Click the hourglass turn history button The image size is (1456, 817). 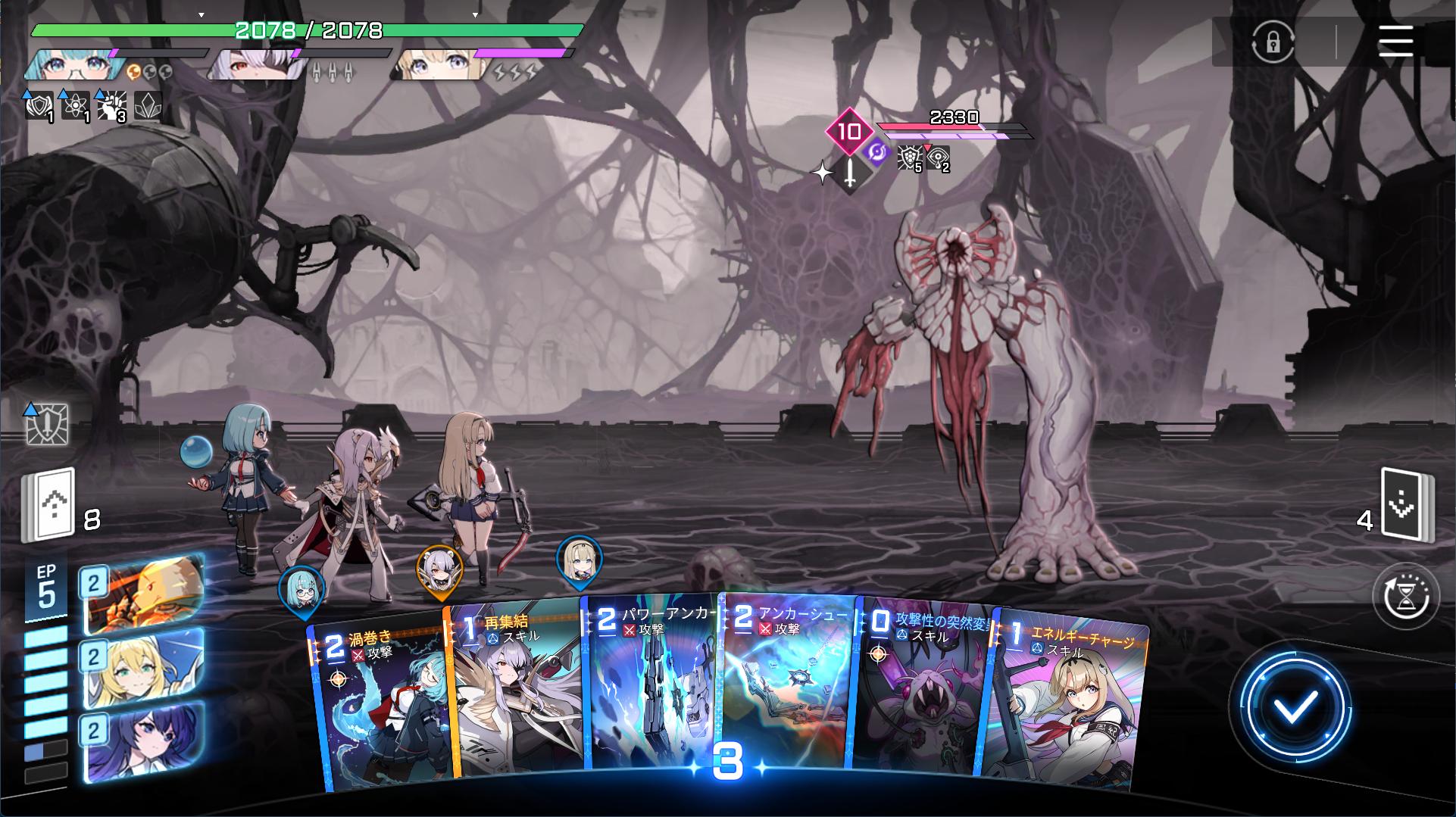[x=1406, y=597]
